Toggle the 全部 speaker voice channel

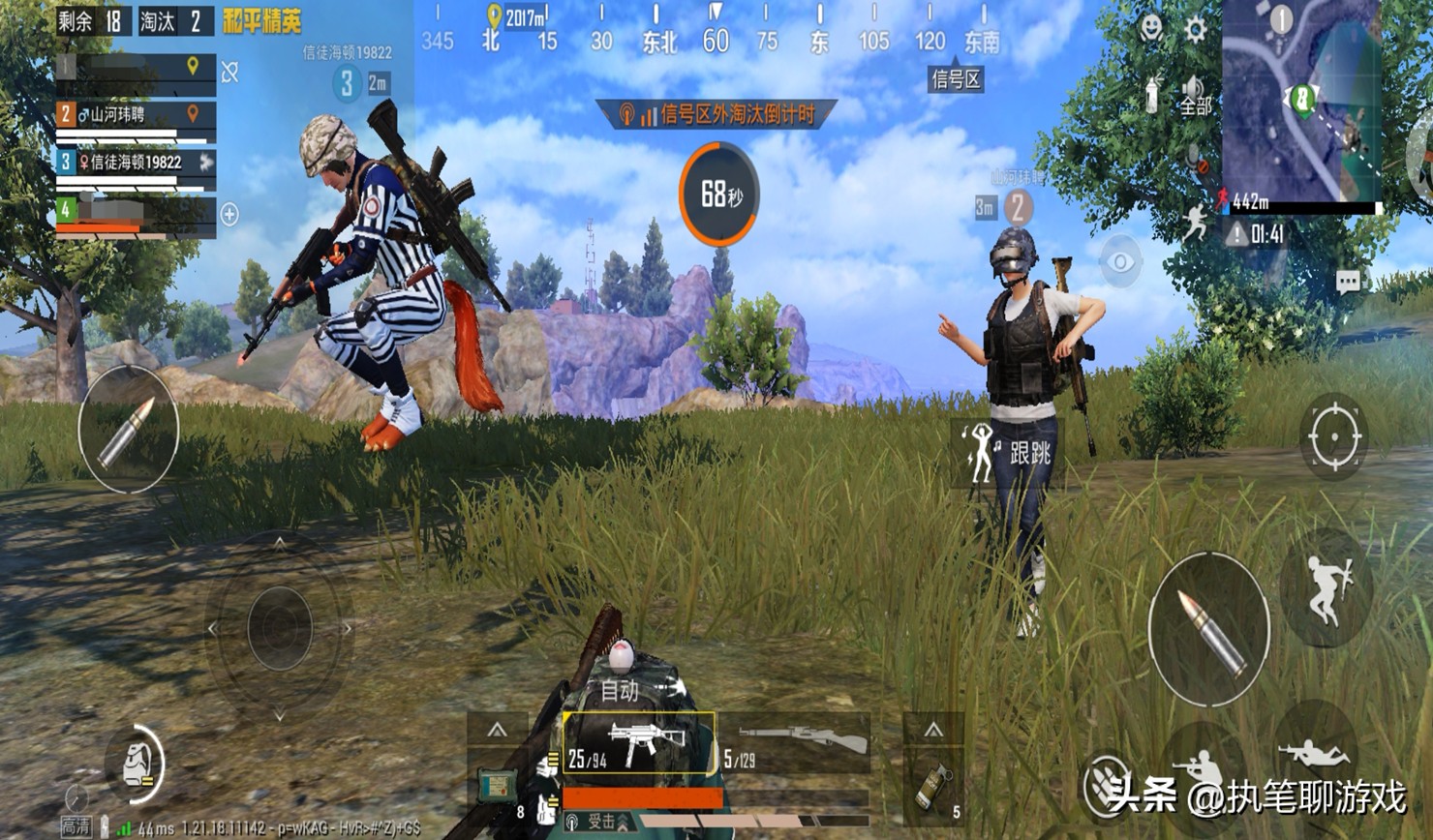pos(1195,97)
